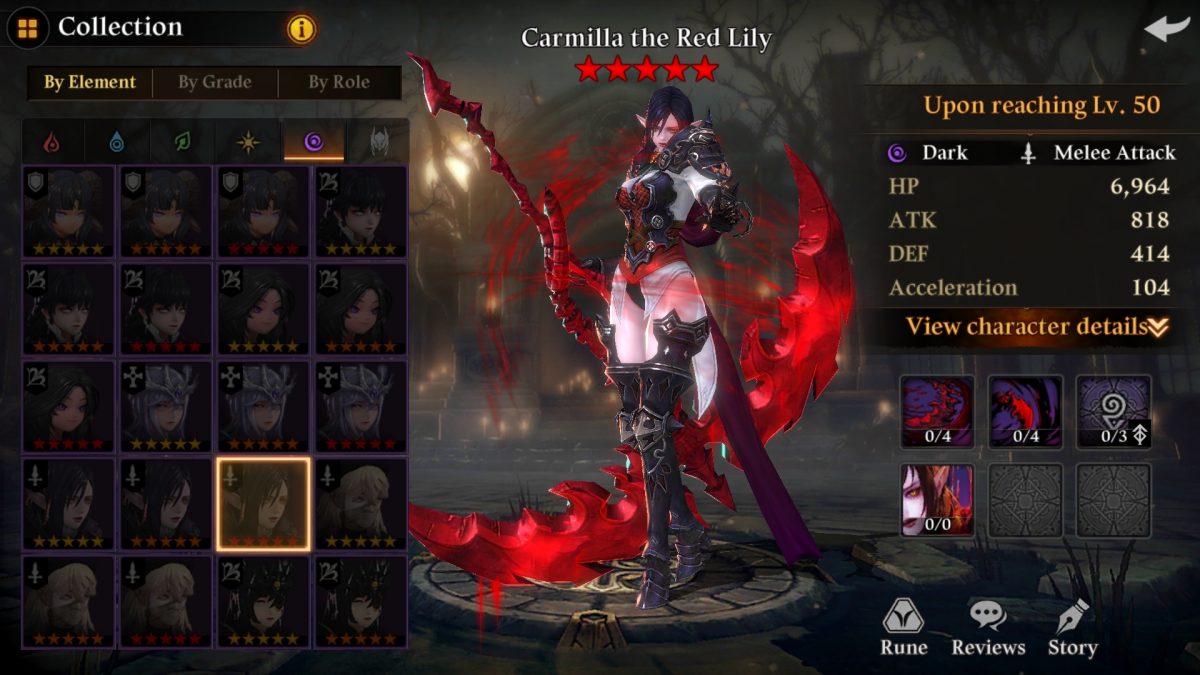The height and width of the screenshot is (675, 1200).
Task: Read player Reviews for Carmilla
Action: click(x=988, y=628)
